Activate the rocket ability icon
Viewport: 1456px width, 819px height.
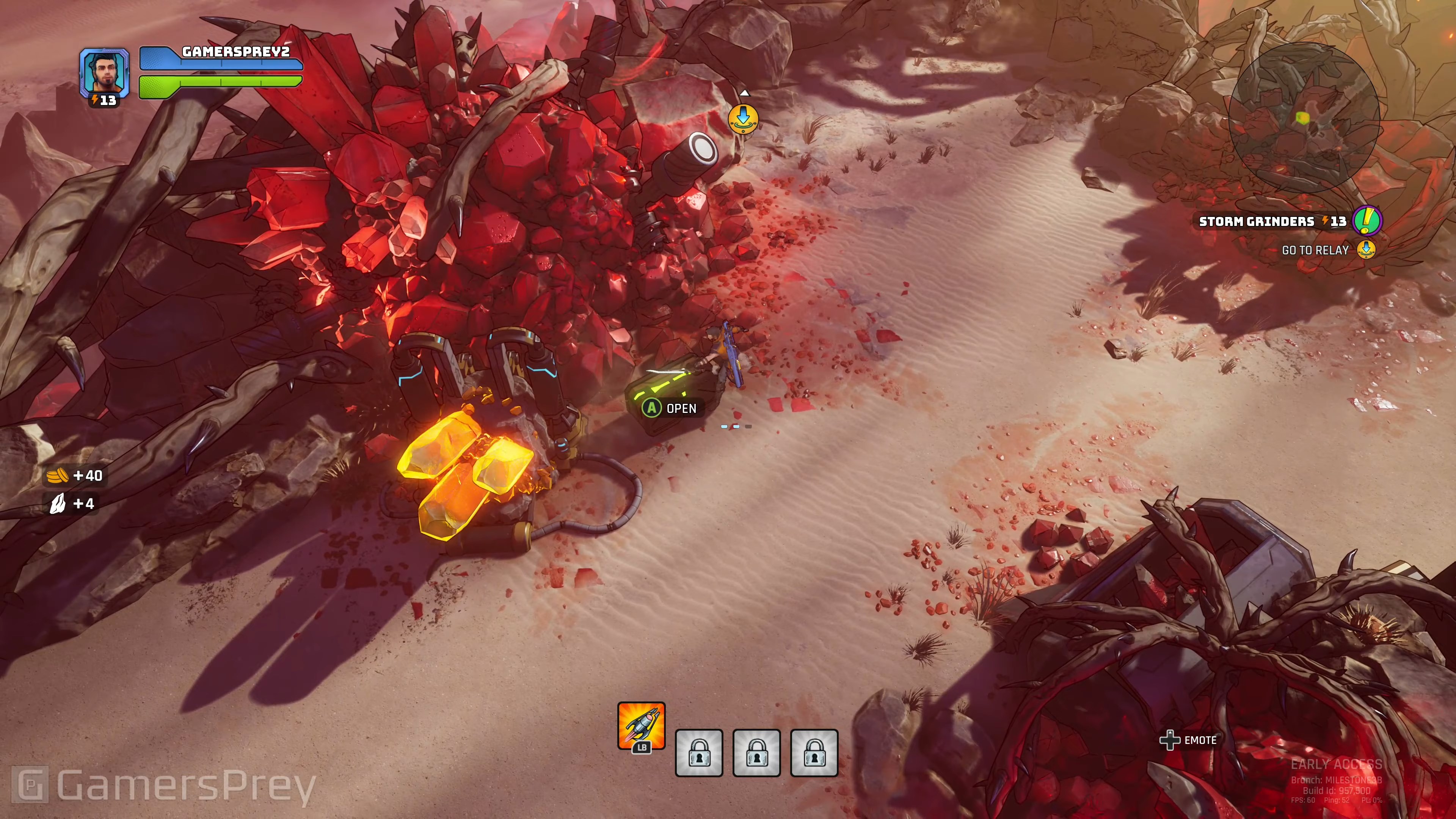point(641,726)
